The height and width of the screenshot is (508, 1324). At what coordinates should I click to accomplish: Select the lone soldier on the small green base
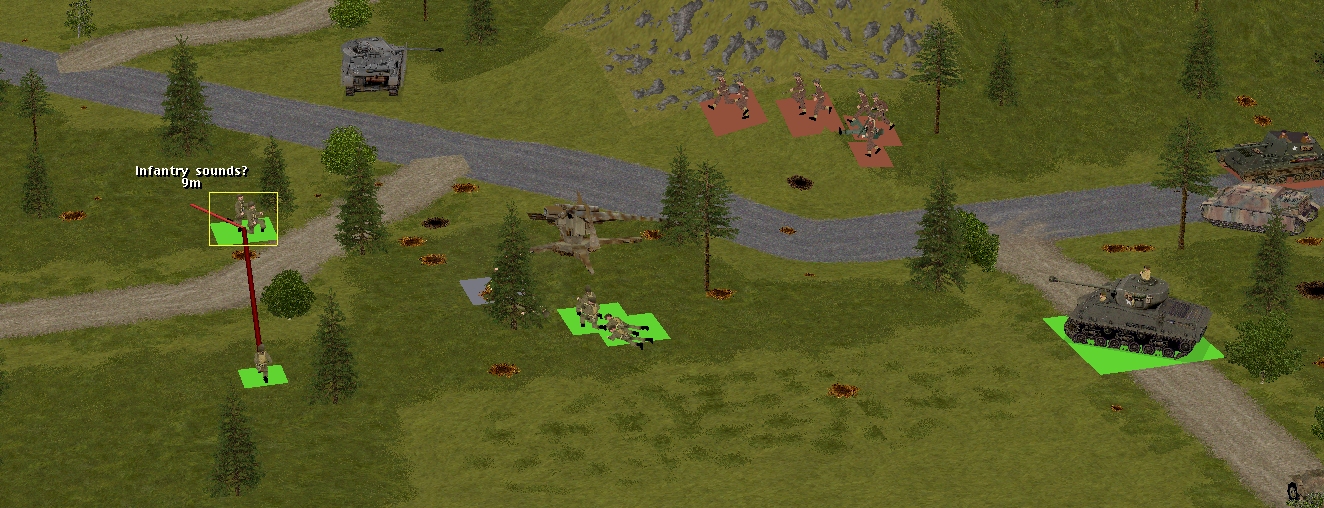point(262,366)
